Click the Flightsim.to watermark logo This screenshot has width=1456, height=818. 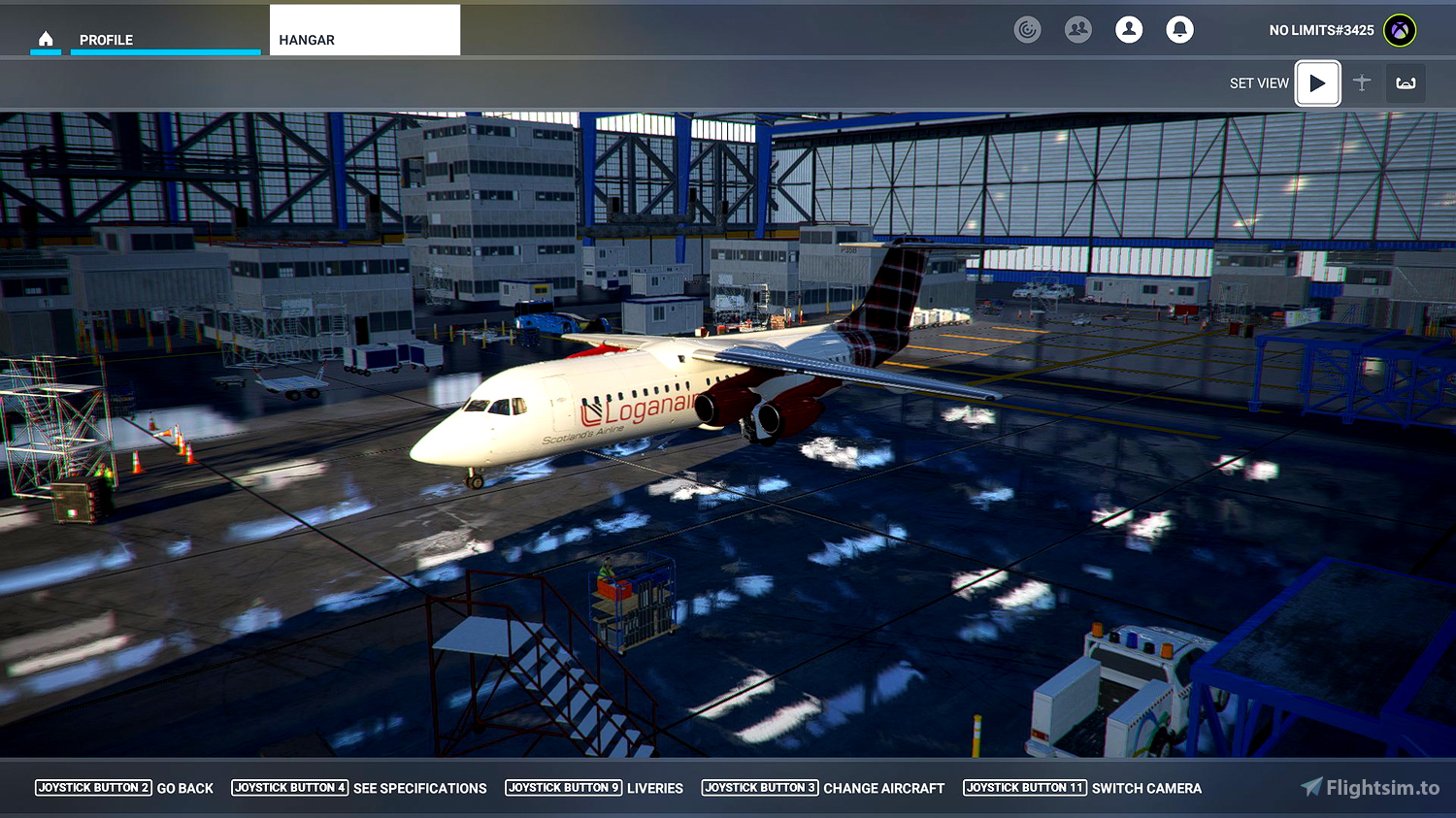coord(1369,788)
